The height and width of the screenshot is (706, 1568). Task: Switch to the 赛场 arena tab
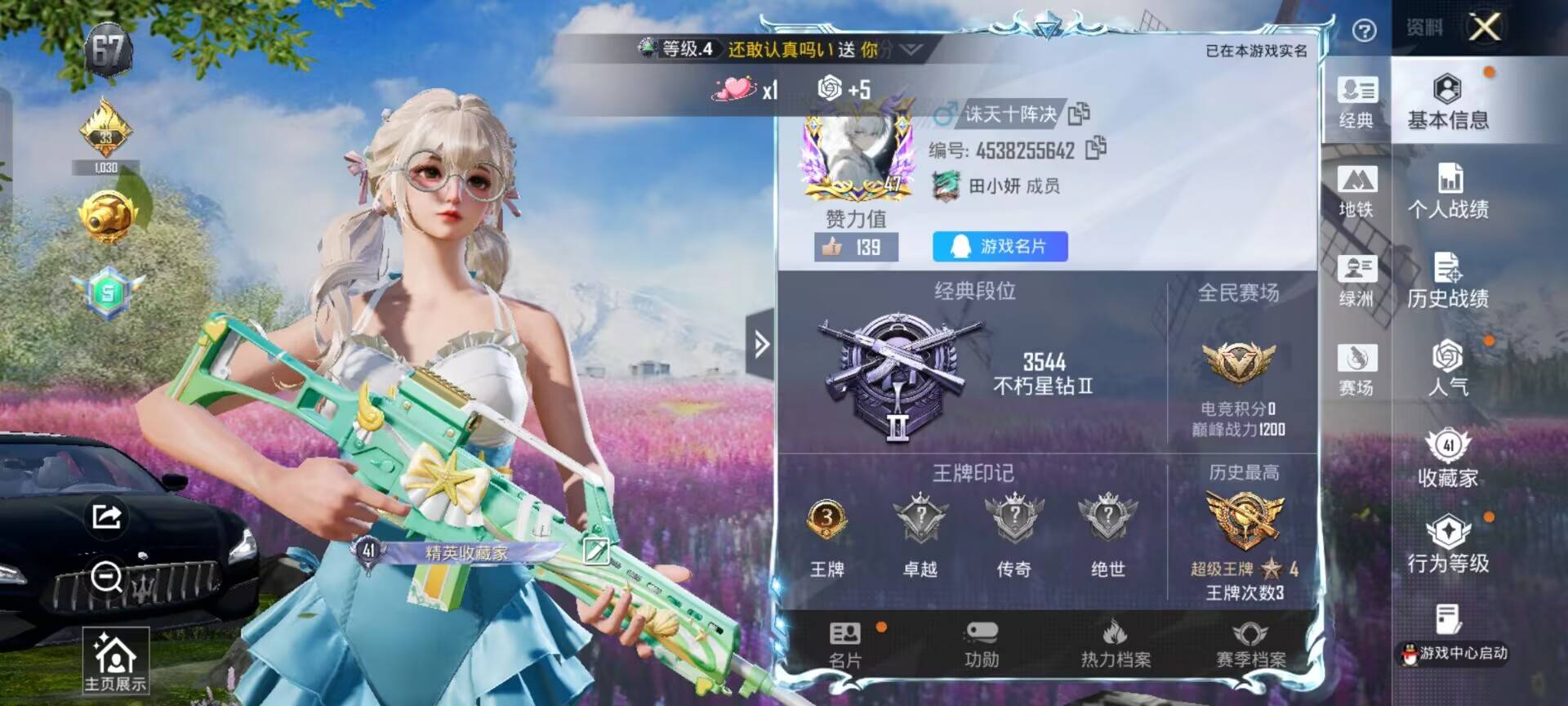[1356, 369]
